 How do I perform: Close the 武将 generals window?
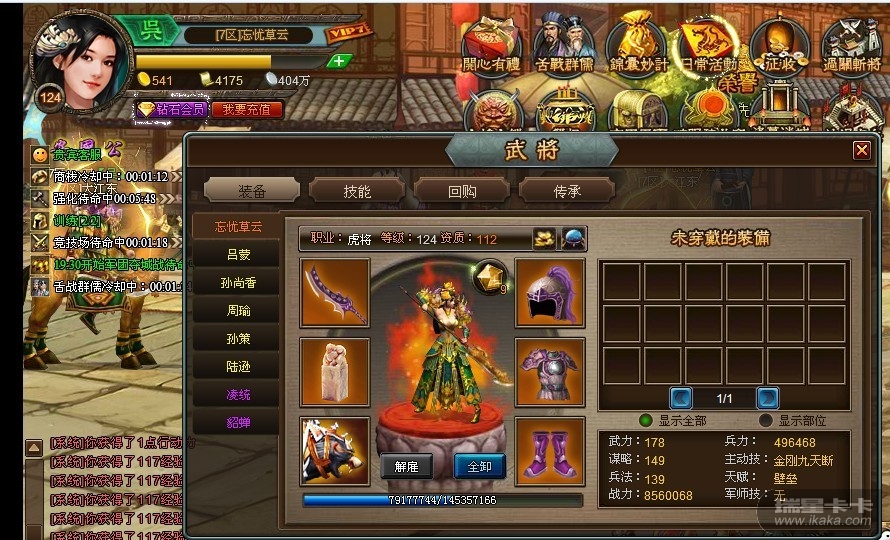861,150
